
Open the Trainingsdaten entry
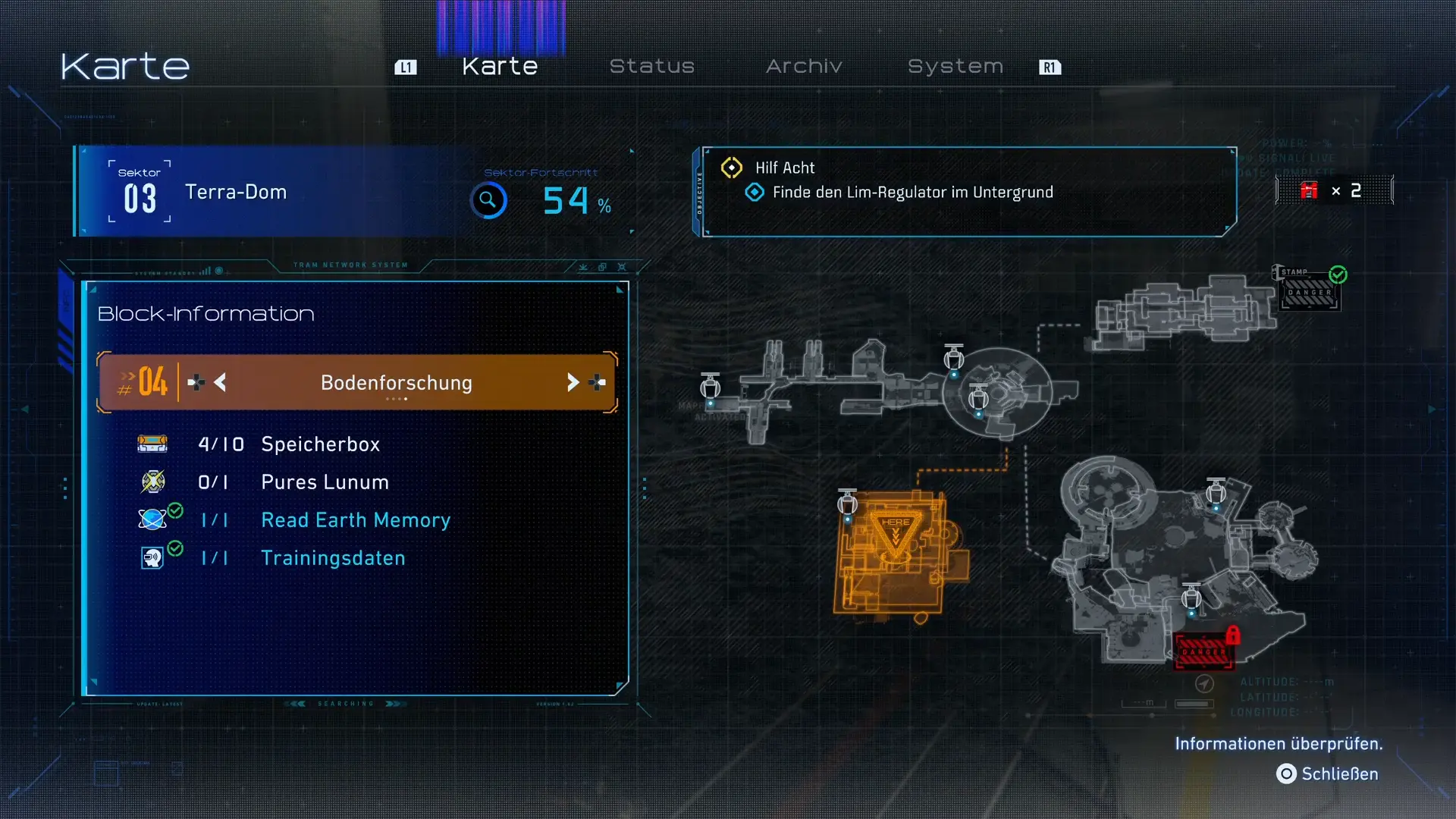pos(333,558)
